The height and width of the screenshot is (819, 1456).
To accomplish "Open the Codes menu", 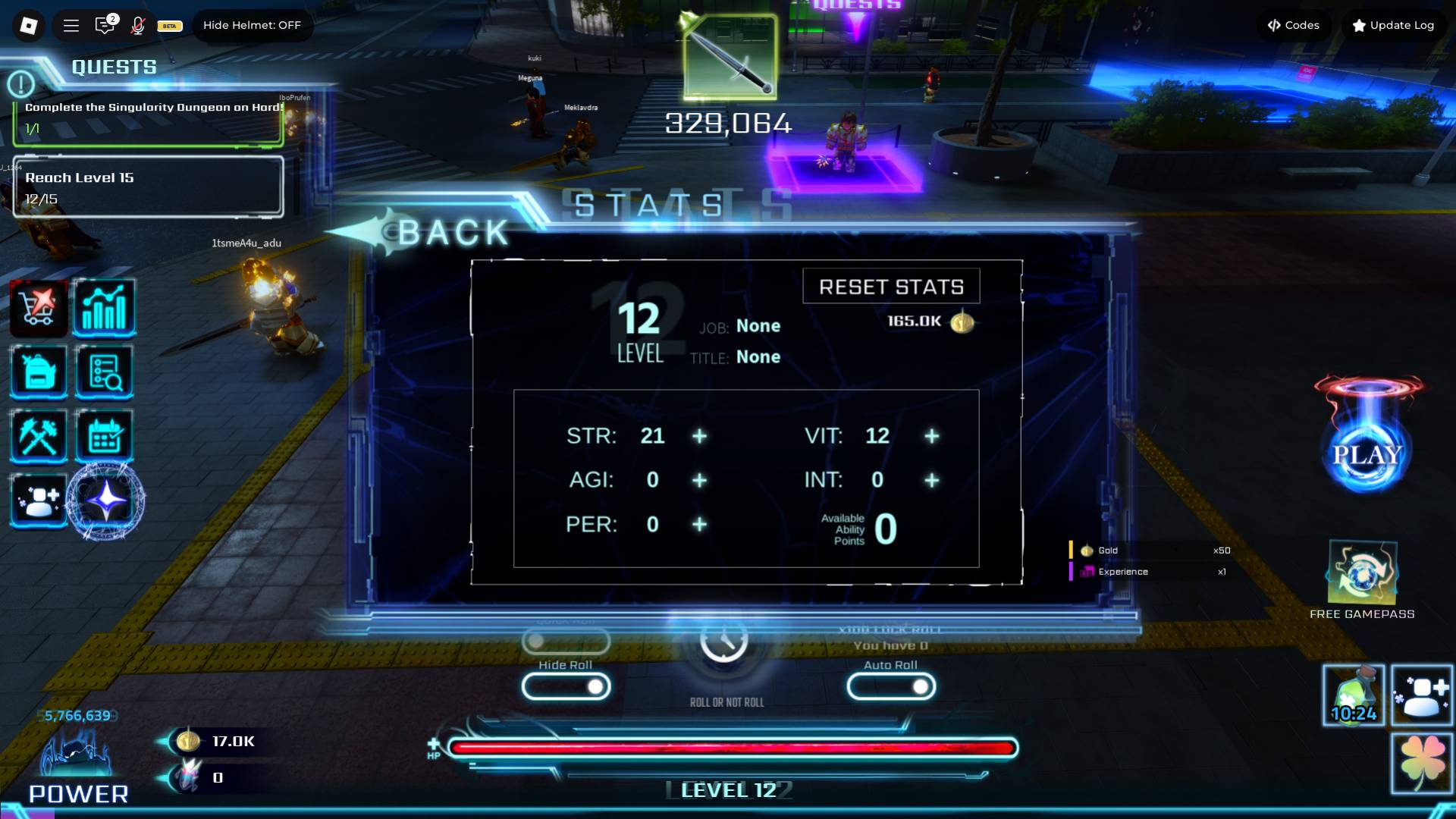I will click(x=1293, y=25).
